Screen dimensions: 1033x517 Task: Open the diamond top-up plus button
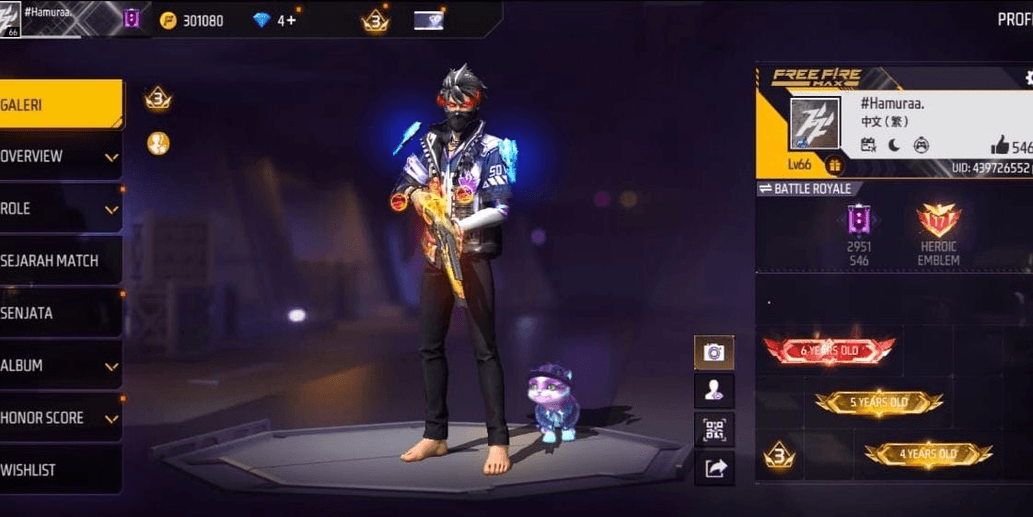coord(291,20)
